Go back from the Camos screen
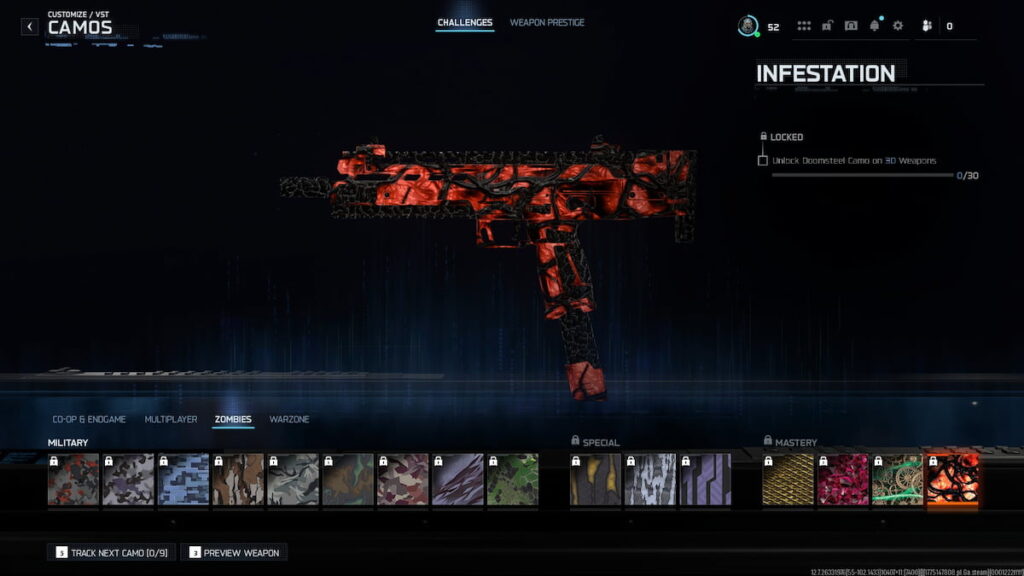Viewport: 1024px width, 576px height. pos(30,26)
